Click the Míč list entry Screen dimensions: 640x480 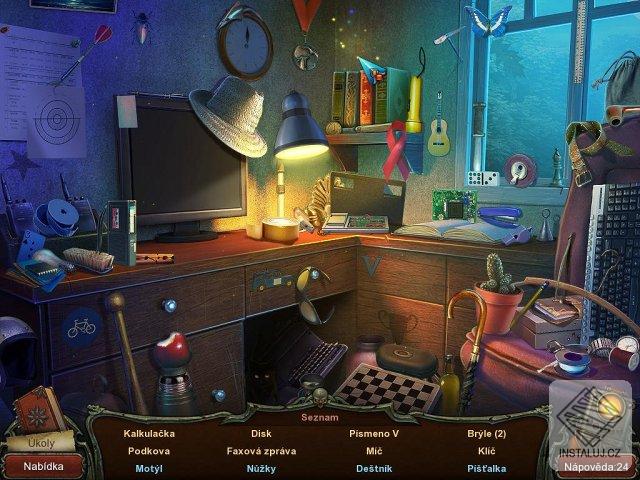coord(374,451)
